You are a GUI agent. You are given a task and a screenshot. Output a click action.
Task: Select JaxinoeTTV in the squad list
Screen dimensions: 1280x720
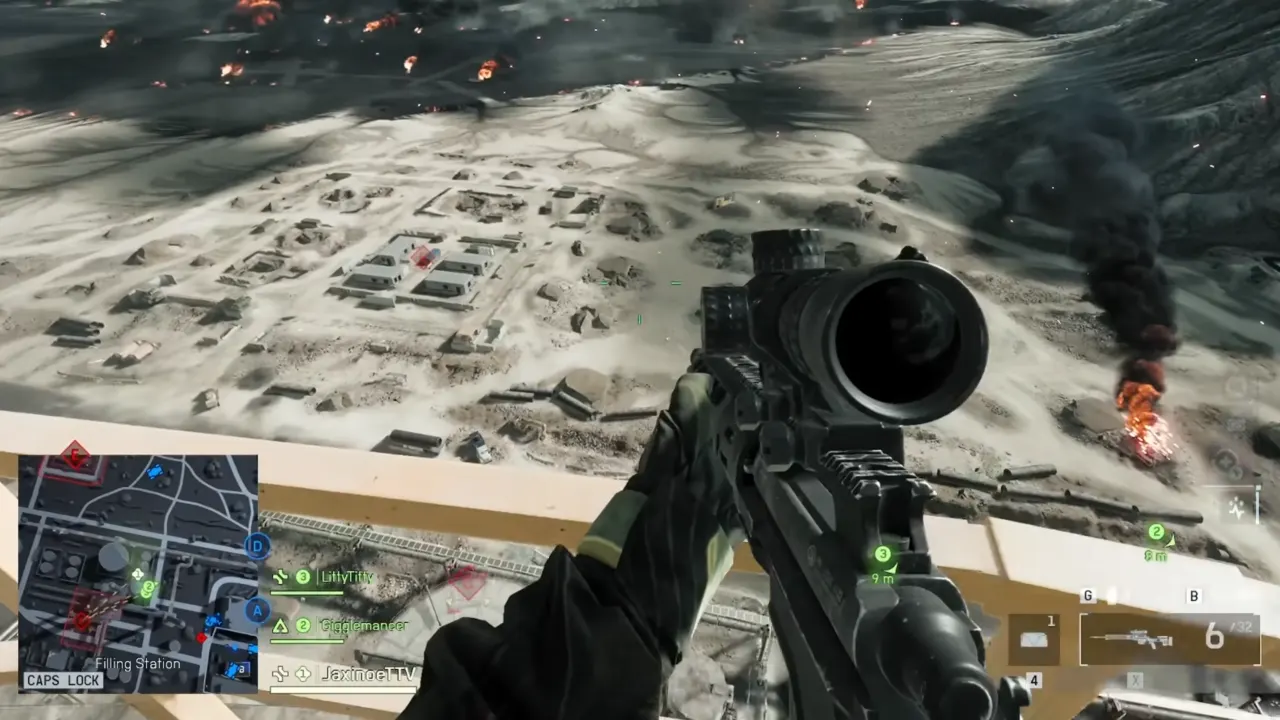pyautogui.click(x=367, y=674)
